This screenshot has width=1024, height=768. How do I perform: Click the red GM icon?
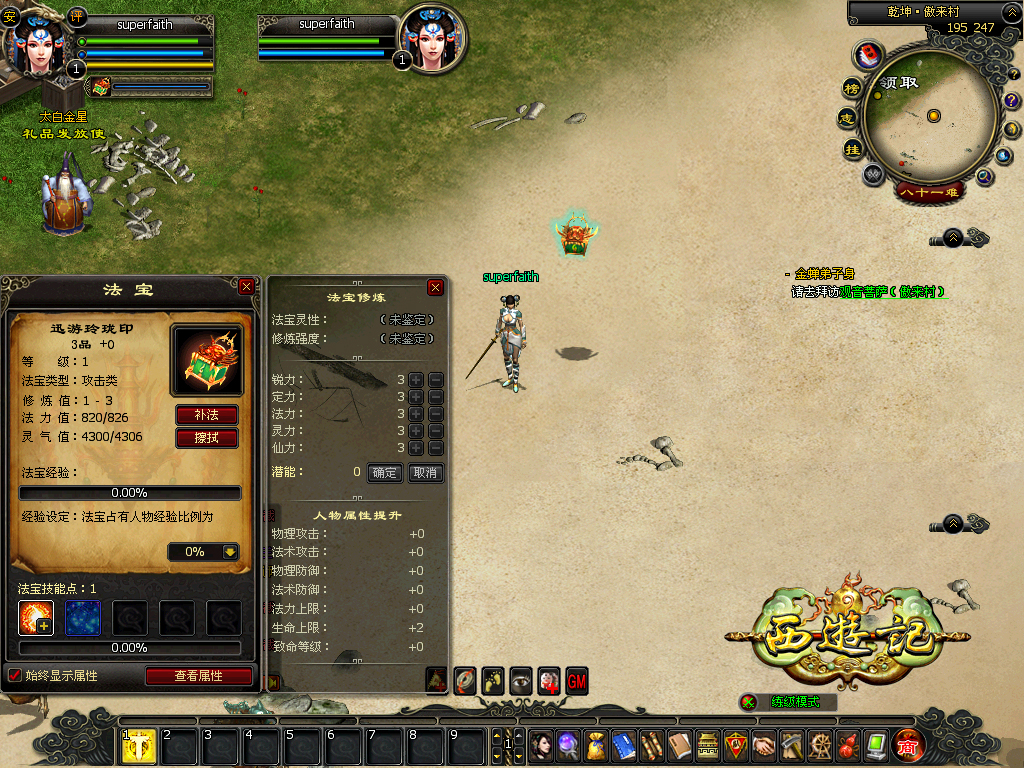click(577, 680)
